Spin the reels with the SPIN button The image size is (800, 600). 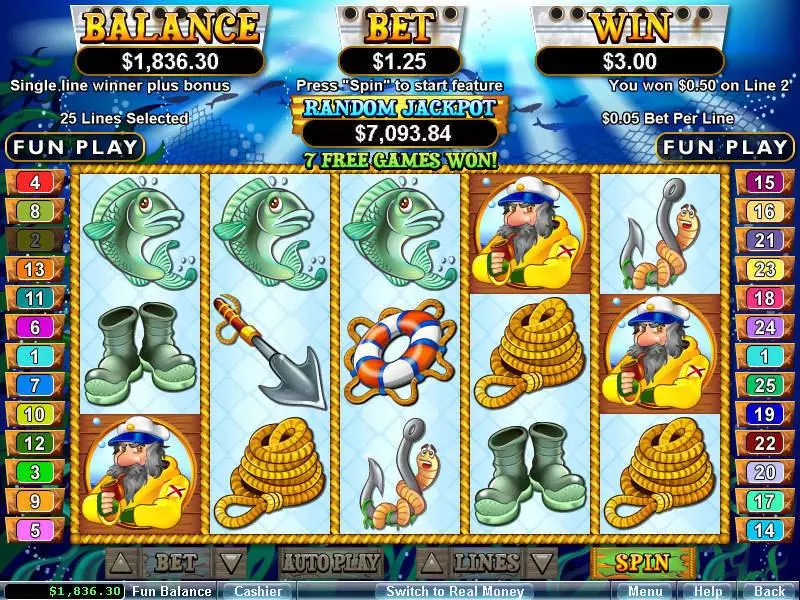point(642,562)
